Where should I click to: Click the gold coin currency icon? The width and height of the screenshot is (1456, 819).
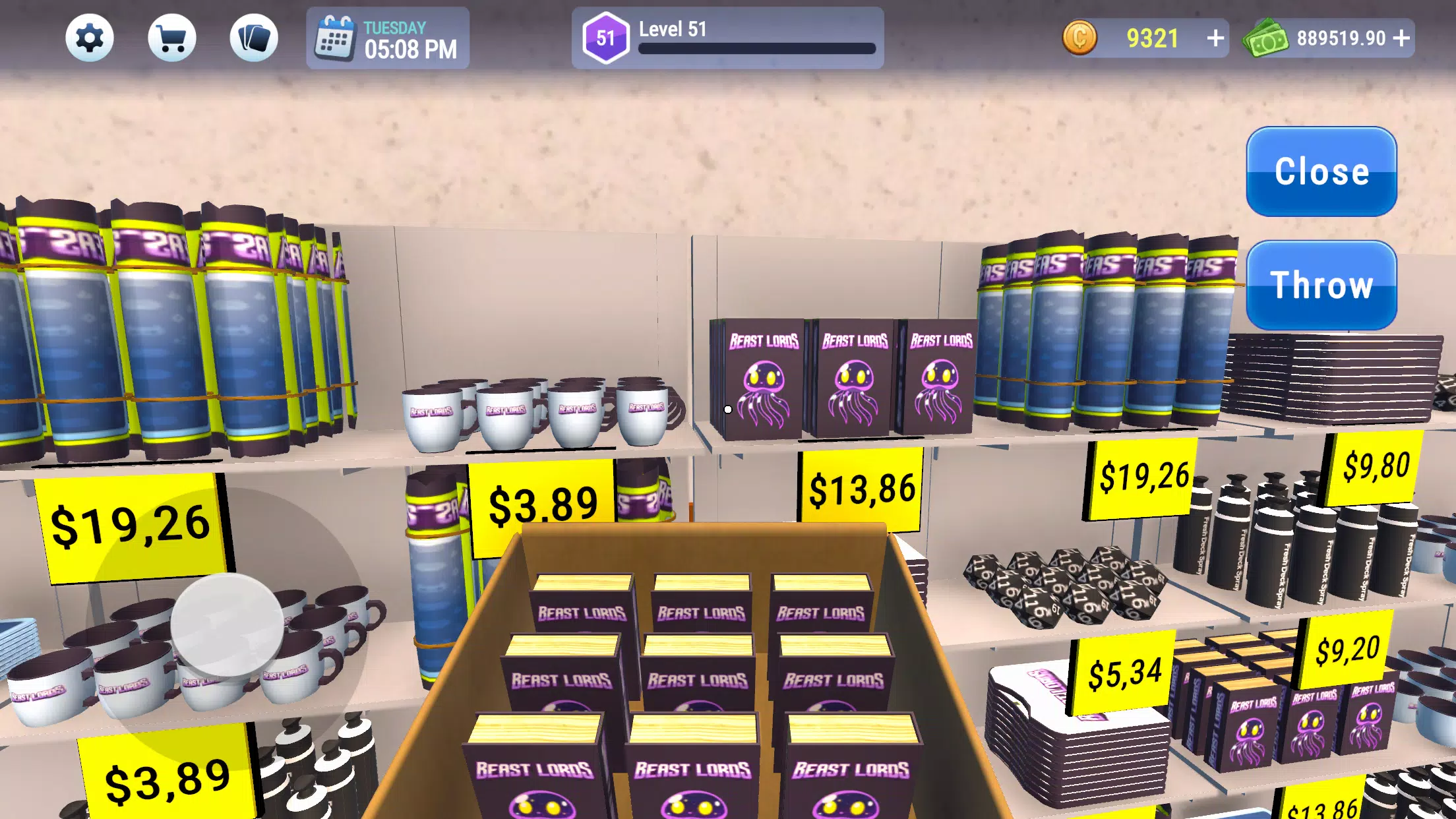click(1080, 38)
